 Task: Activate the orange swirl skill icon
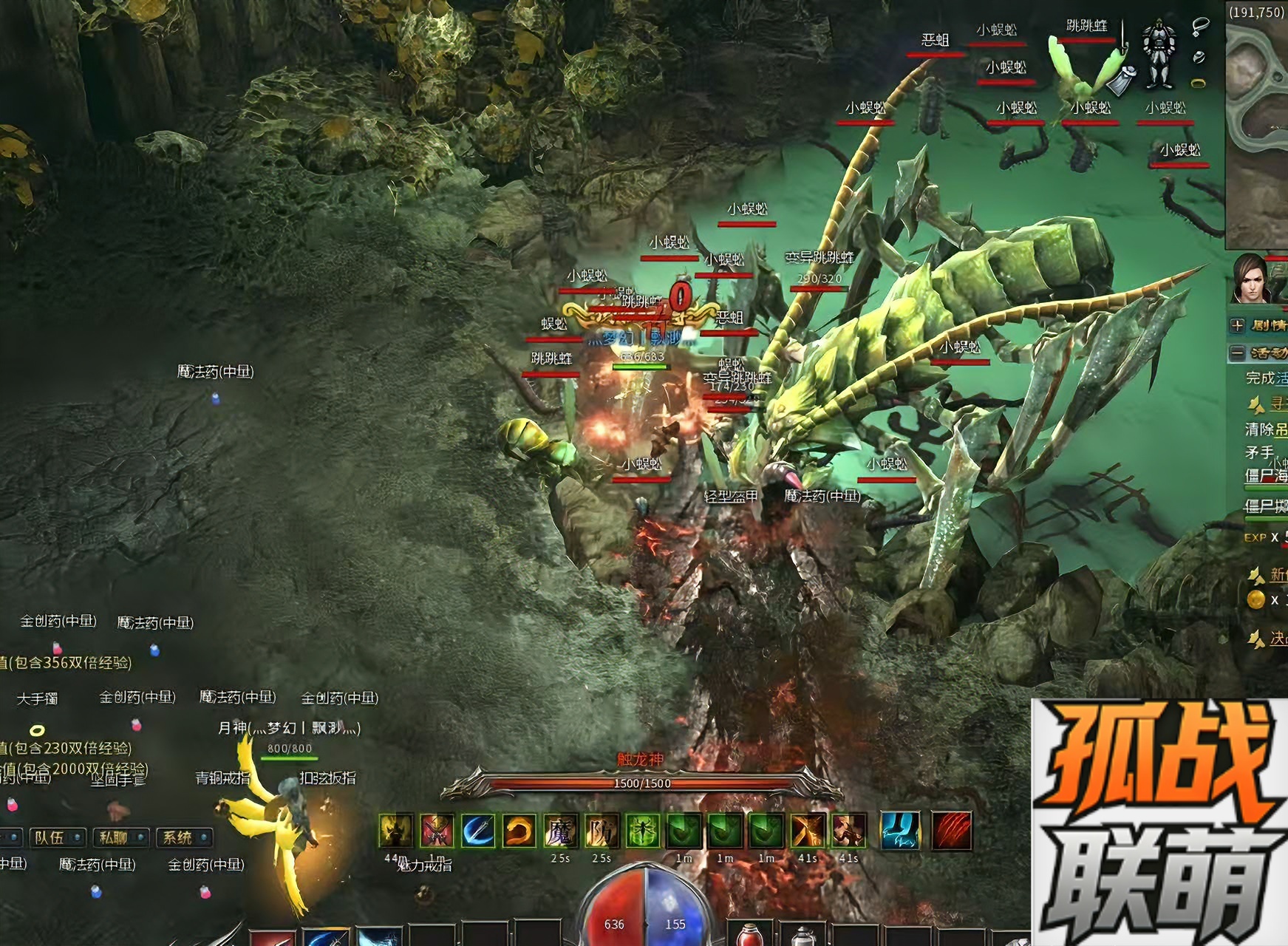[519, 831]
